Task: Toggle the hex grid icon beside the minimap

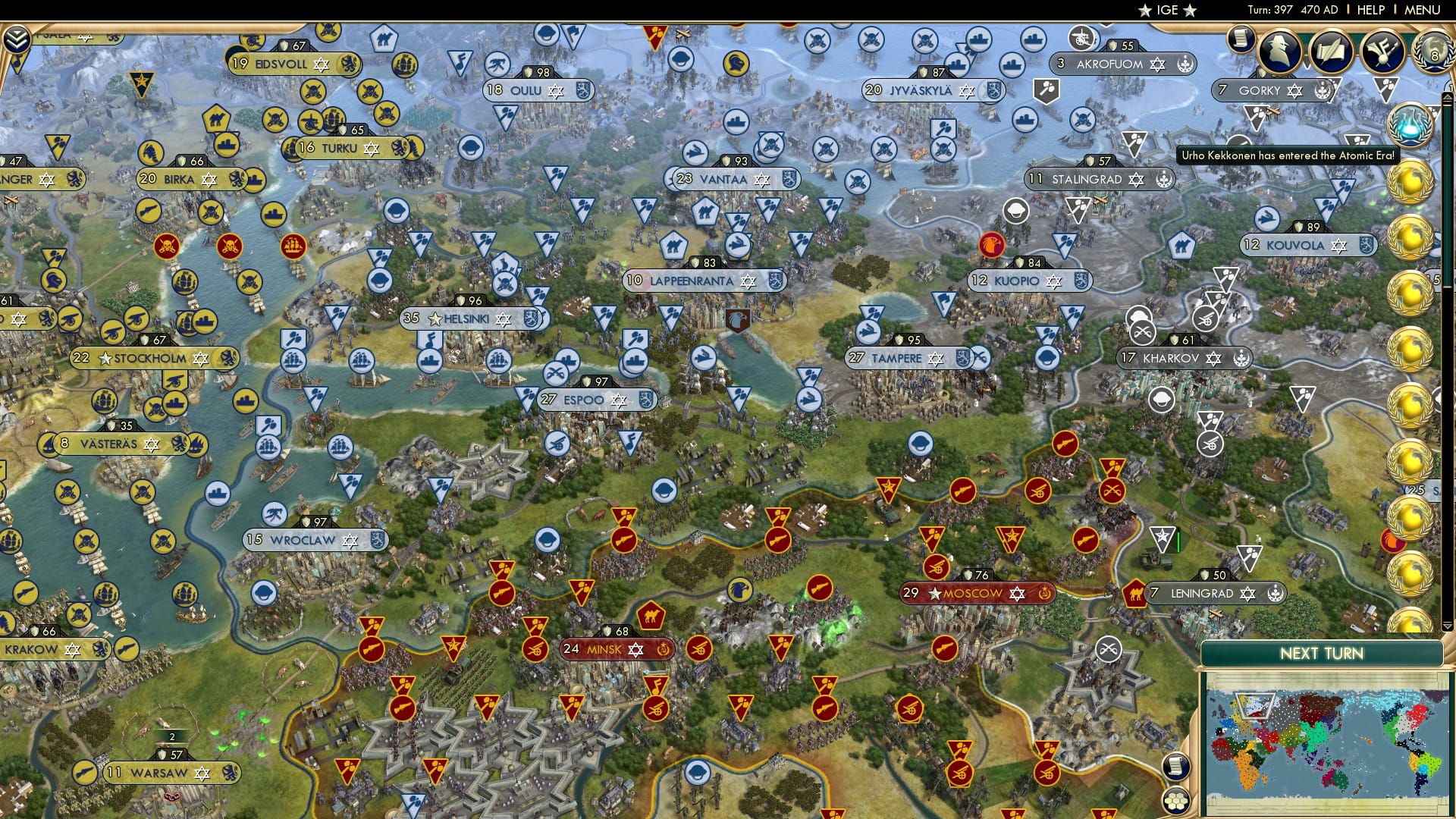Action: (1174, 802)
